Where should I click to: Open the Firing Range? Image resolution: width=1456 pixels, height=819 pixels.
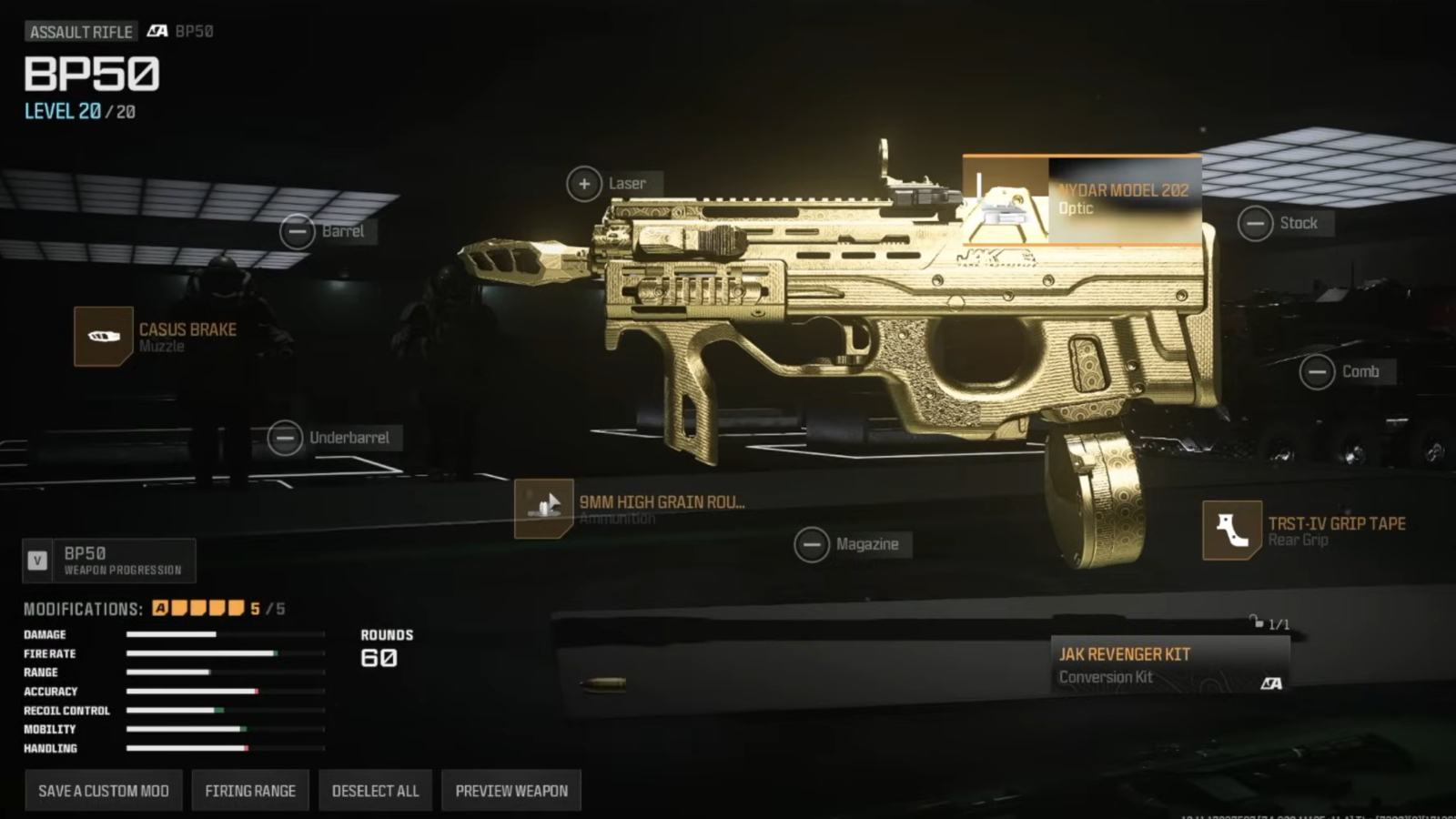(x=250, y=790)
